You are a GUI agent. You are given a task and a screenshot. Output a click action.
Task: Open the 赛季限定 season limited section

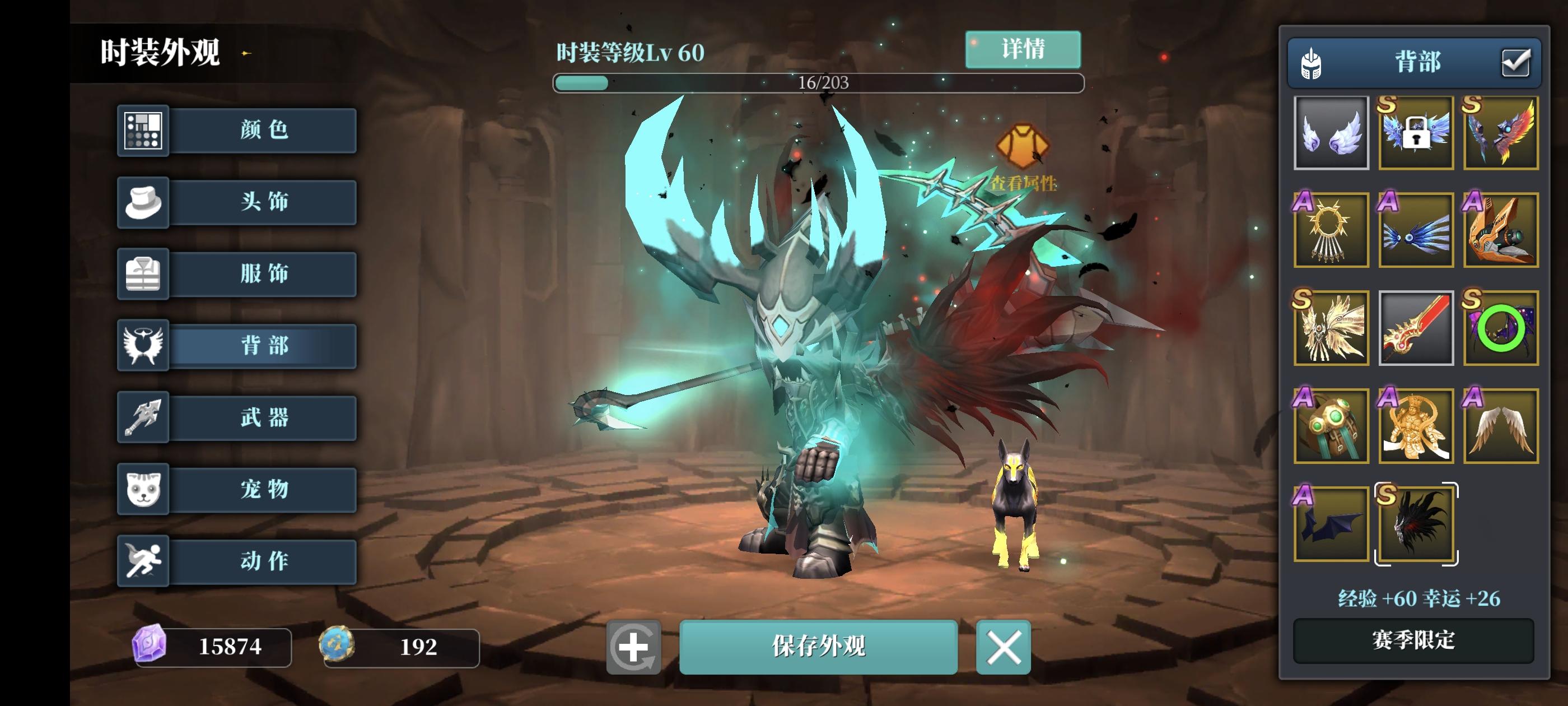[x=1415, y=640]
